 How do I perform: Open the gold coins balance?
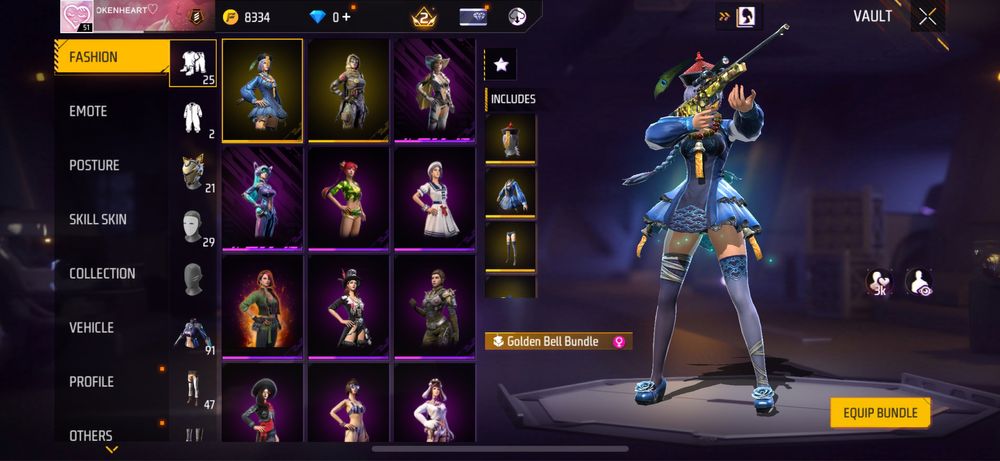click(247, 17)
